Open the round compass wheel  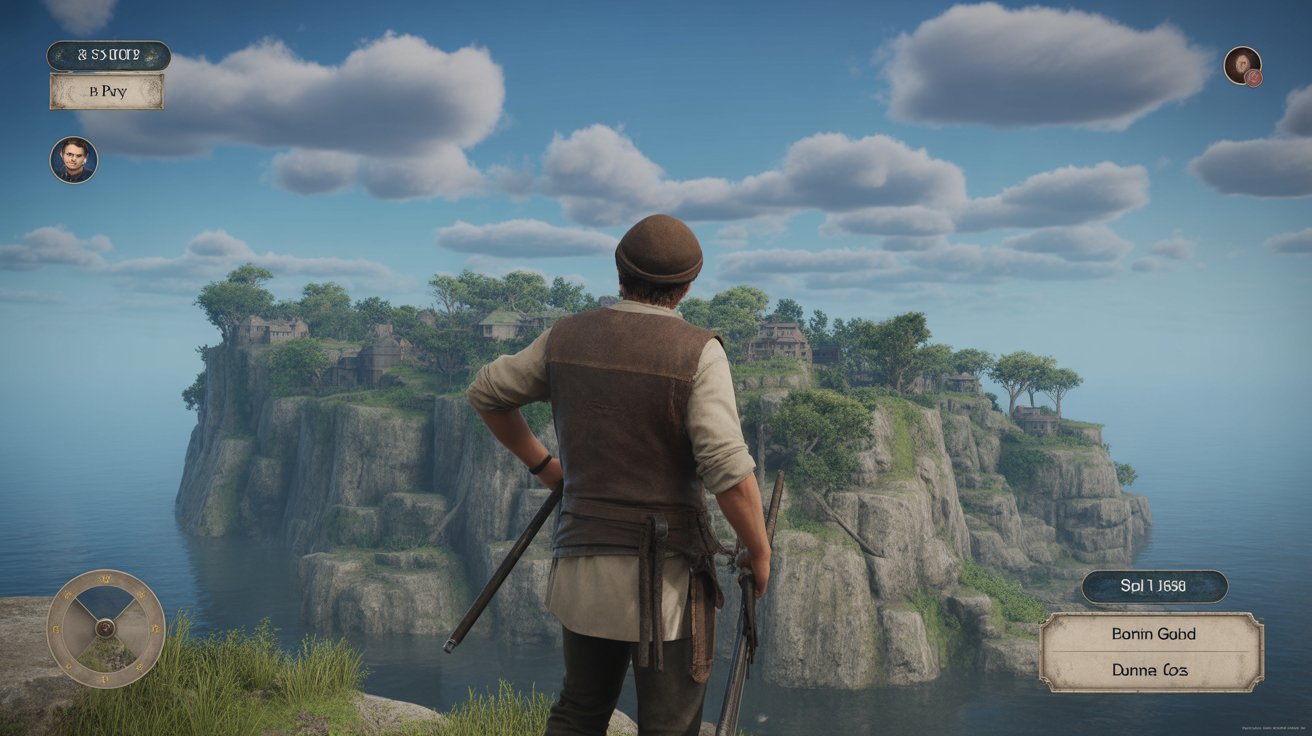[x=105, y=629]
